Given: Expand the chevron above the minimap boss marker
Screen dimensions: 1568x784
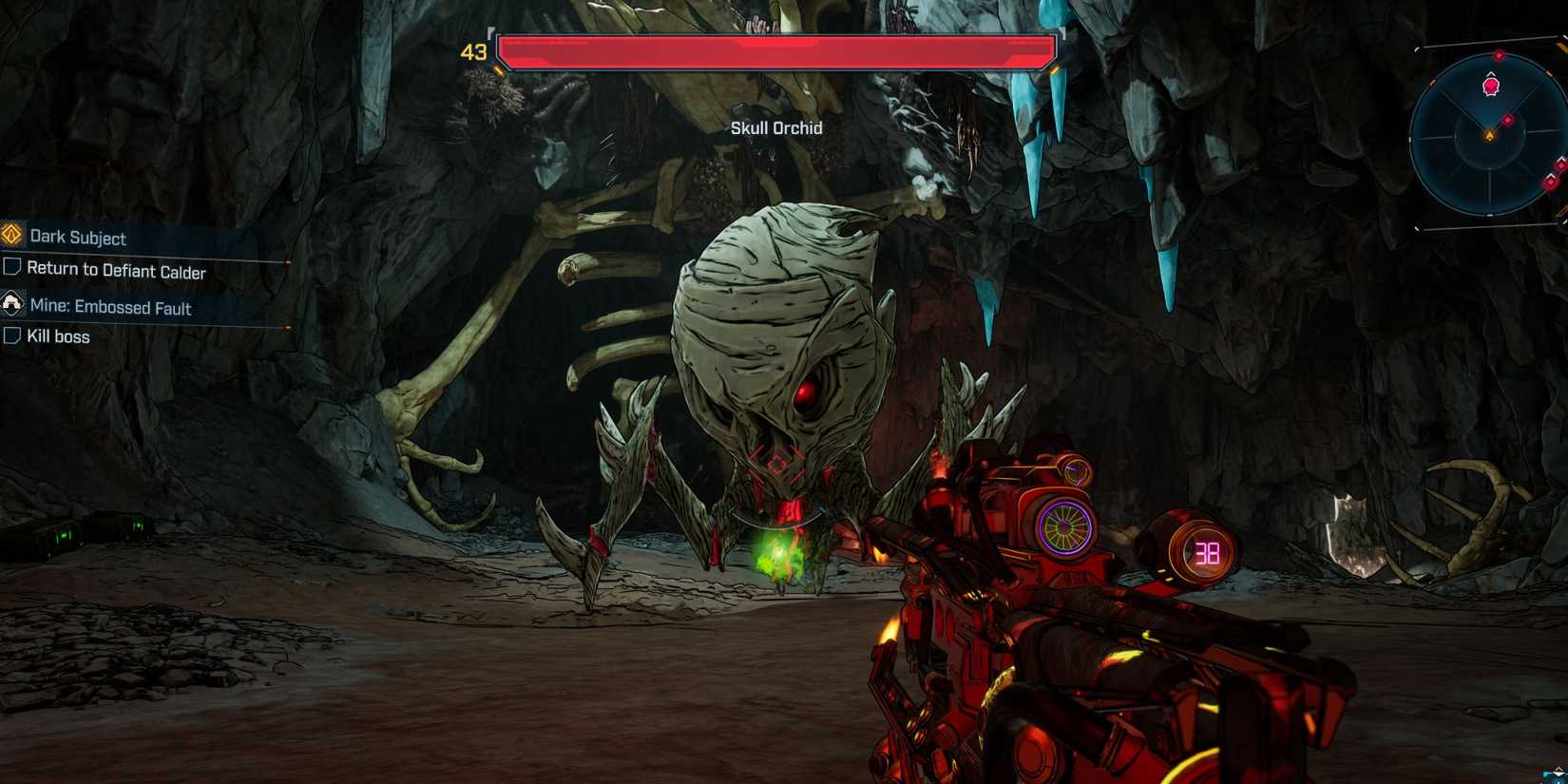Looking at the screenshot, I should 1491,73.
